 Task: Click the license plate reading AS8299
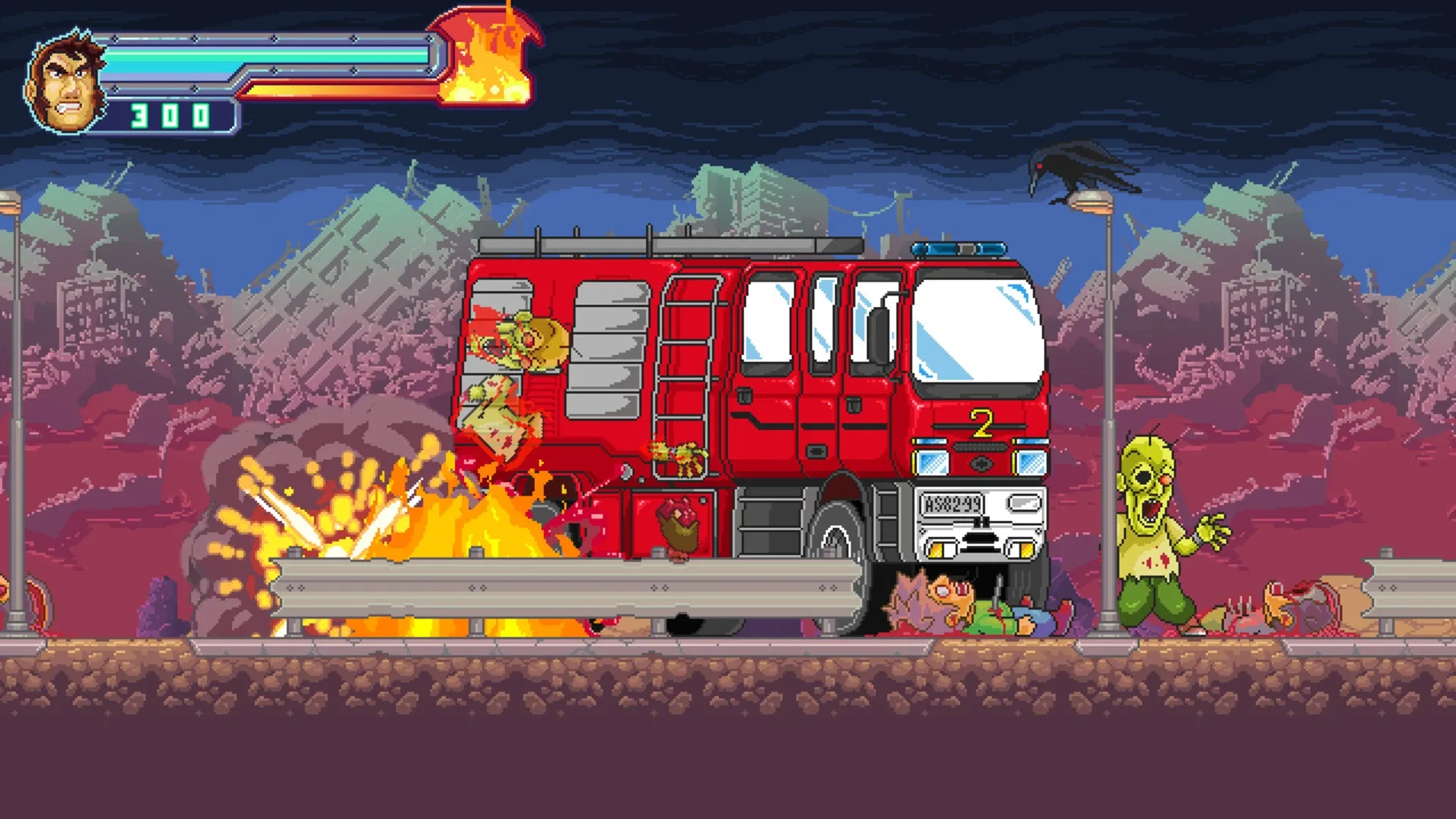952,503
